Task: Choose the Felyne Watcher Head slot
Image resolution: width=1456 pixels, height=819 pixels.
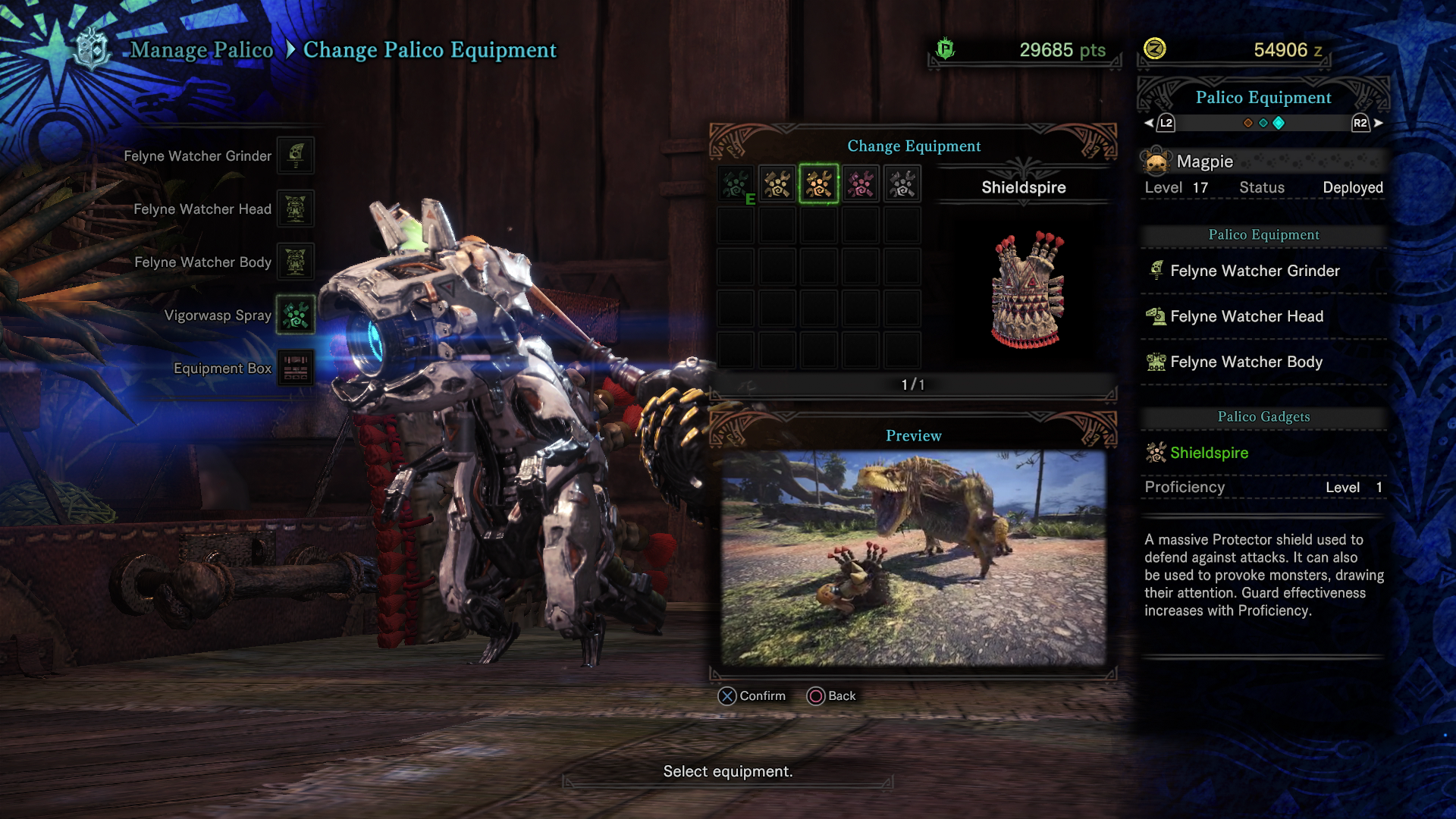Action: click(x=295, y=209)
